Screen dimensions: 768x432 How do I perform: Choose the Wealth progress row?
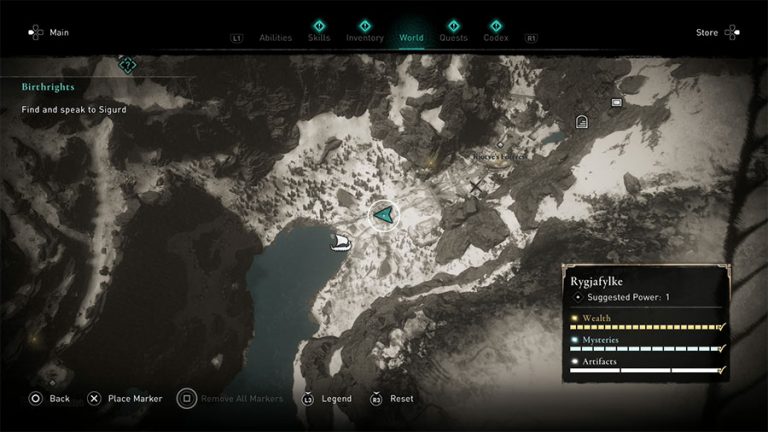(x=646, y=323)
